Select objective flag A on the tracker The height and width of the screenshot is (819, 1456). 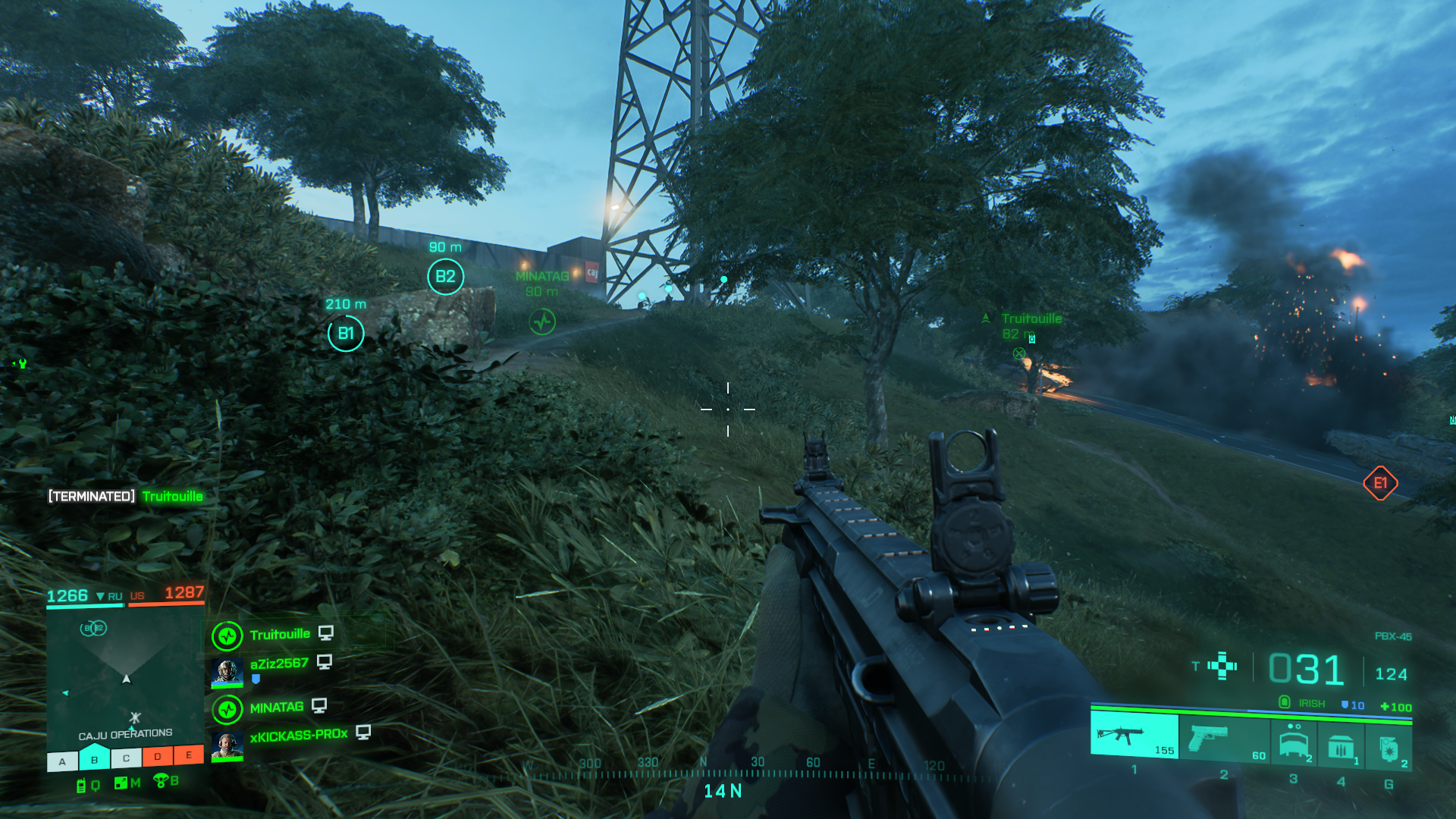click(x=62, y=761)
